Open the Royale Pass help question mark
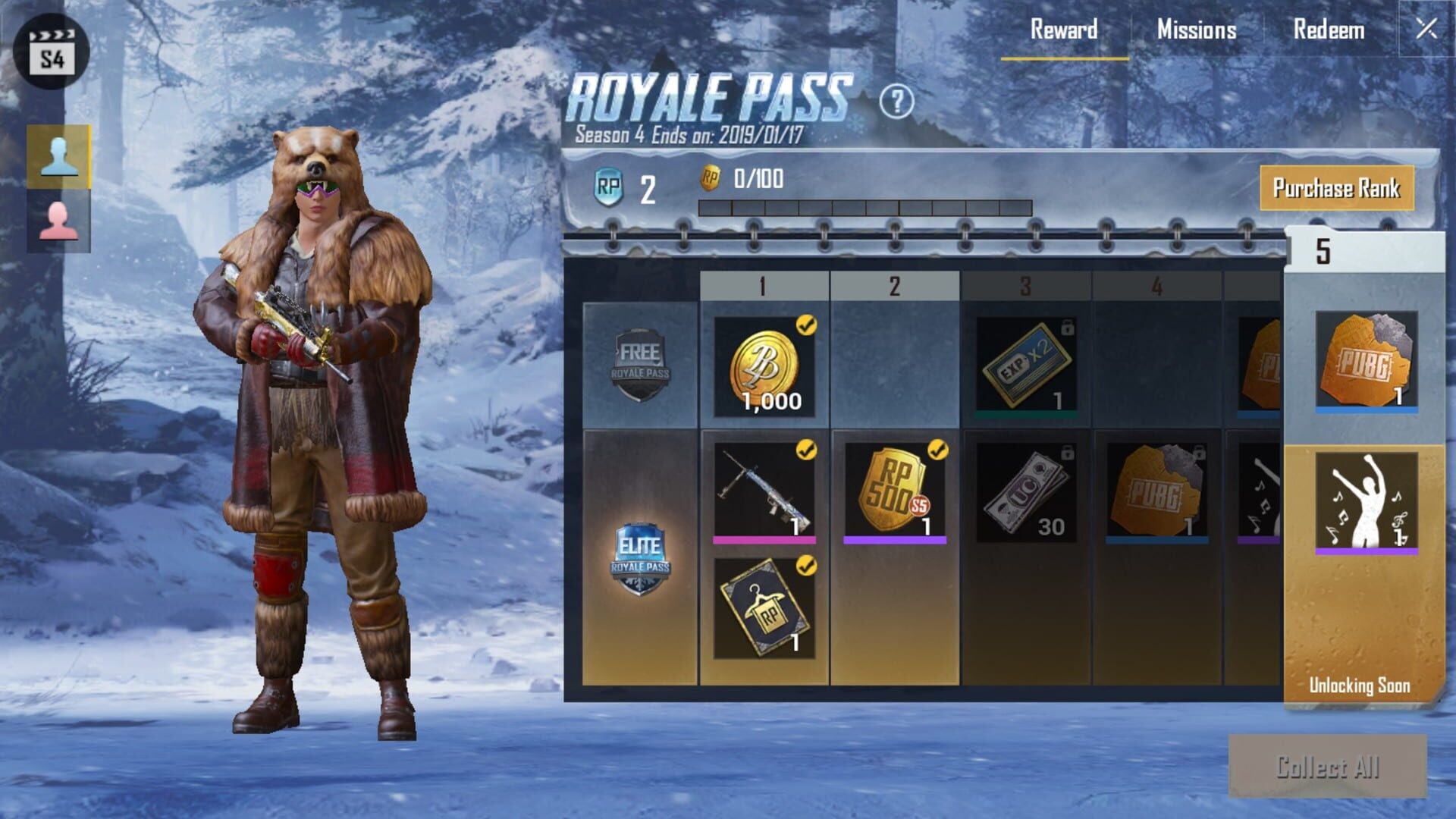Image resolution: width=1456 pixels, height=819 pixels. pyautogui.click(x=899, y=99)
